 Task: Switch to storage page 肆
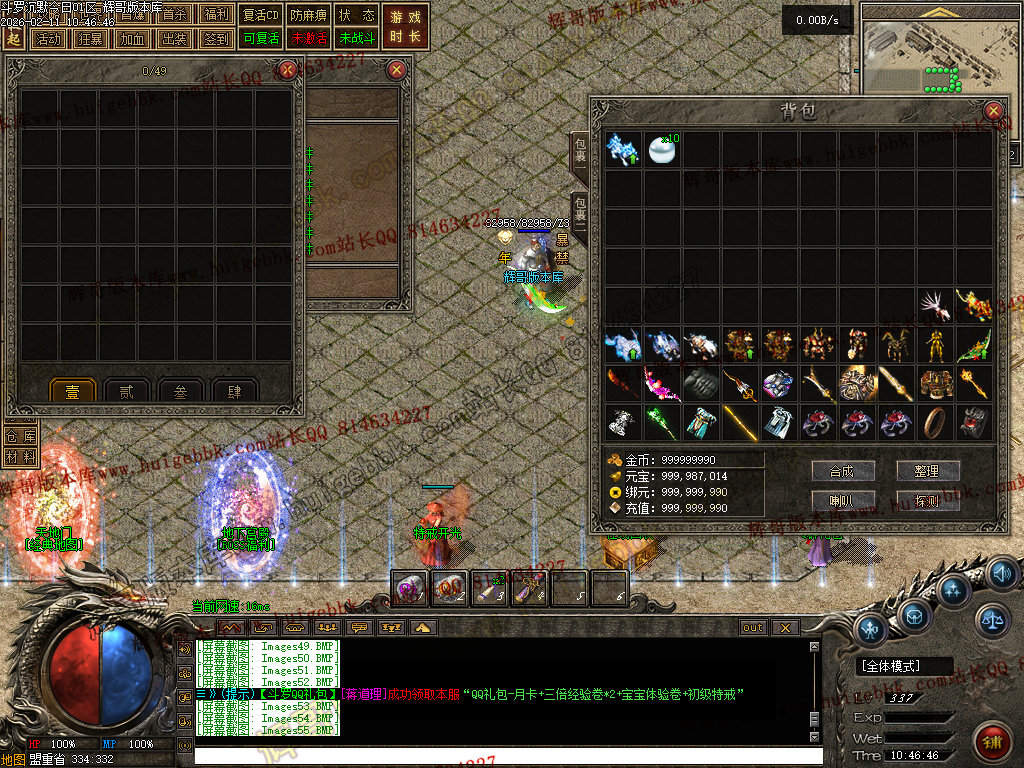[x=234, y=393]
